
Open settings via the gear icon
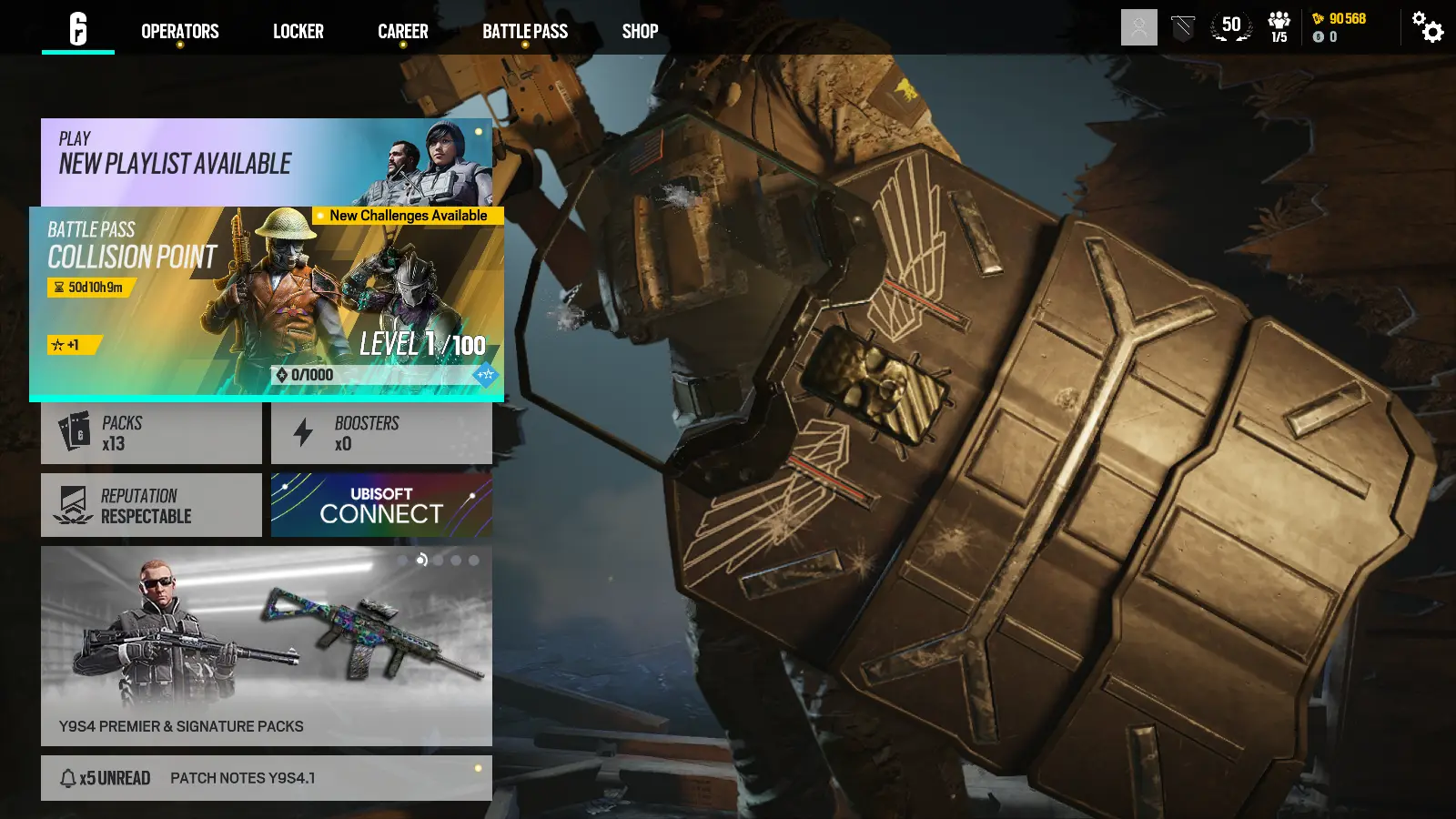(x=1428, y=29)
